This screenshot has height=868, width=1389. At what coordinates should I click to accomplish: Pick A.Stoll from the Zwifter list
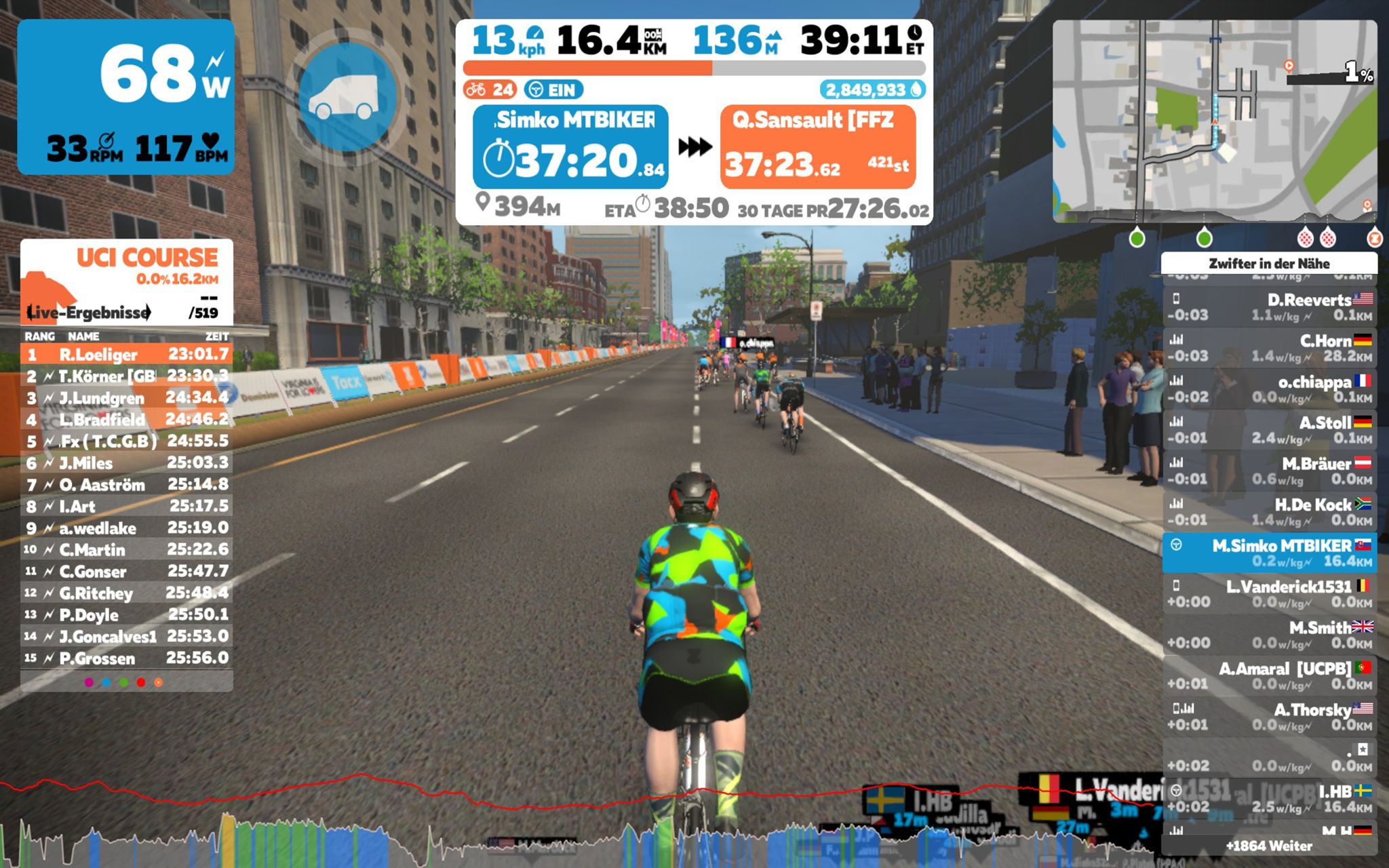pos(1268,430)
